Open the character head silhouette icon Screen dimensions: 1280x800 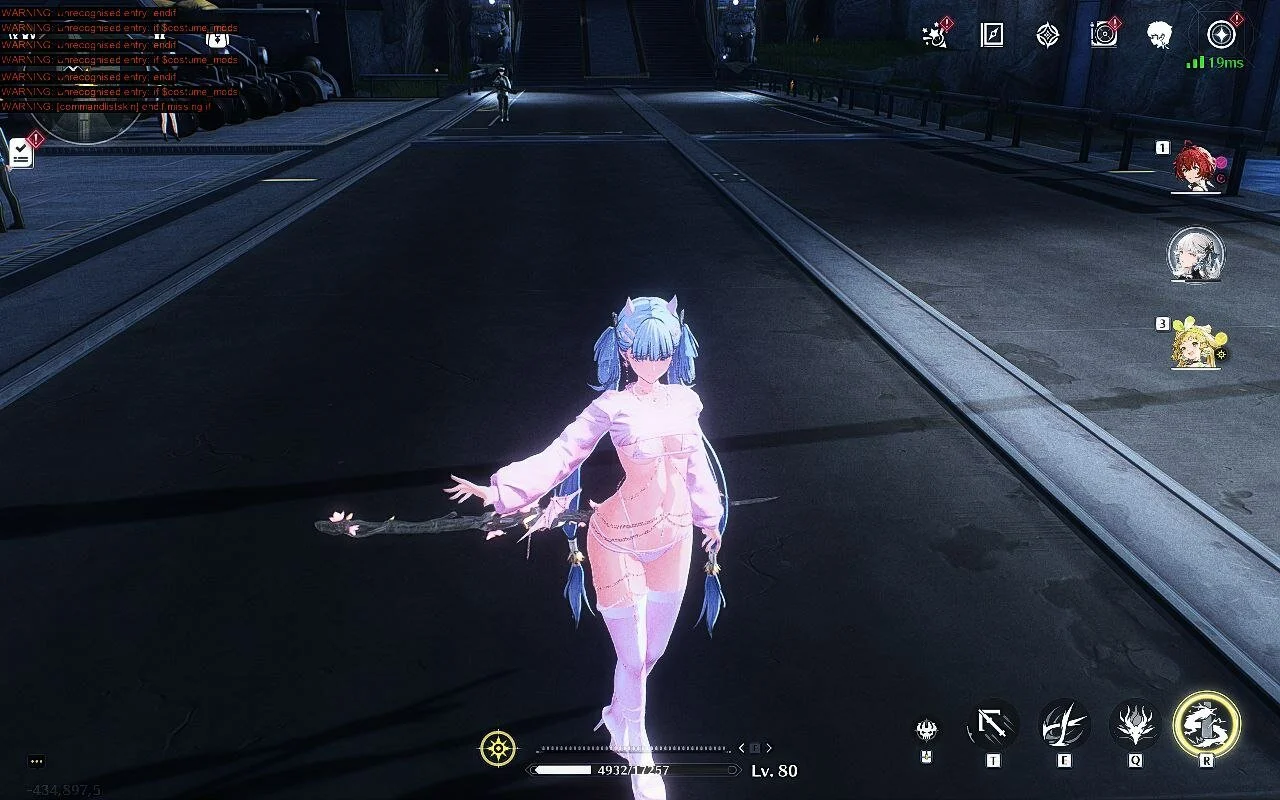click(1159, 35)
